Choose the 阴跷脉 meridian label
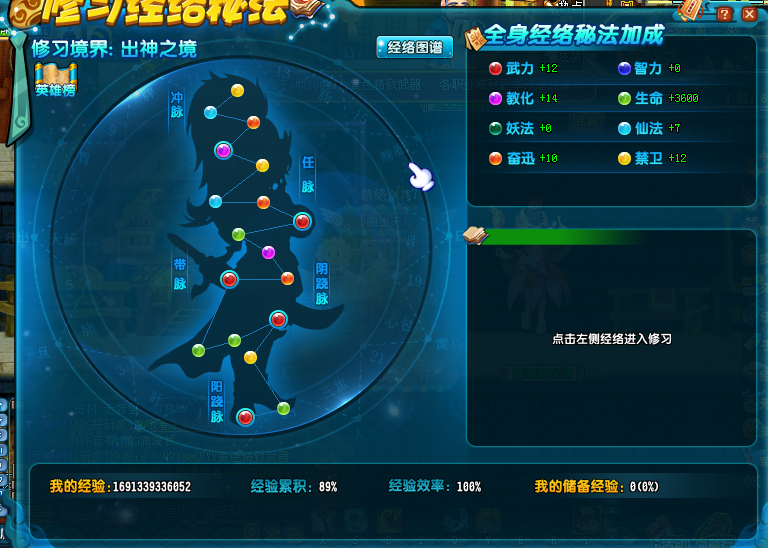The width and height of the screenshot is (768, 548). coord(322,284)
